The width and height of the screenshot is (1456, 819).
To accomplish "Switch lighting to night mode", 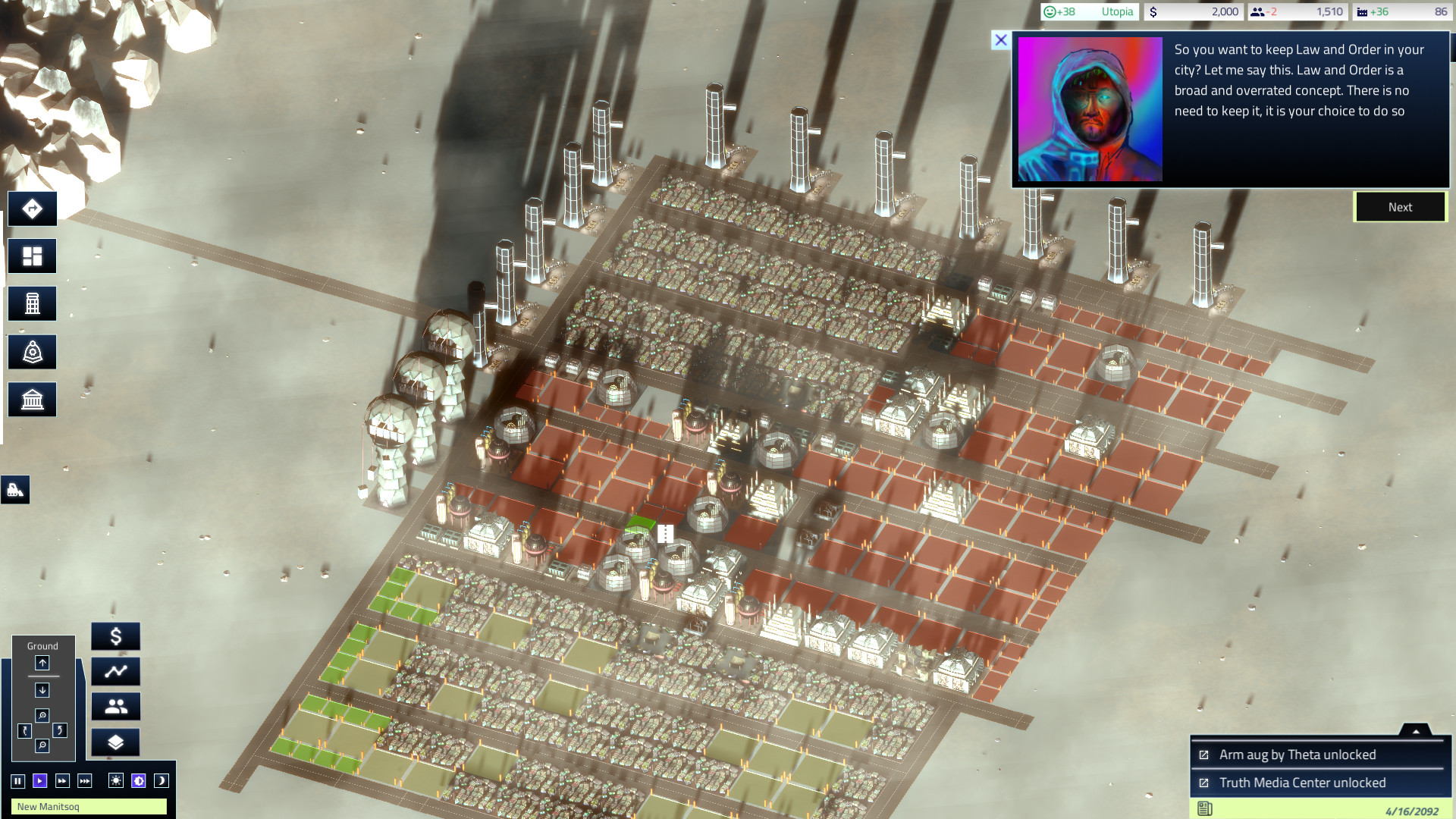I will click(x=161, y=780).
